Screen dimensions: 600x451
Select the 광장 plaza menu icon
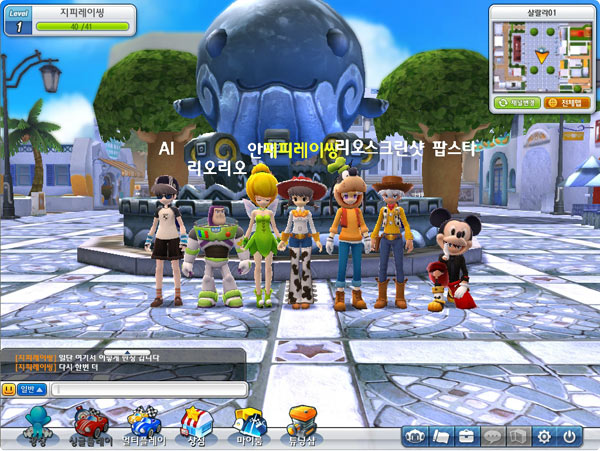[37, 425]
